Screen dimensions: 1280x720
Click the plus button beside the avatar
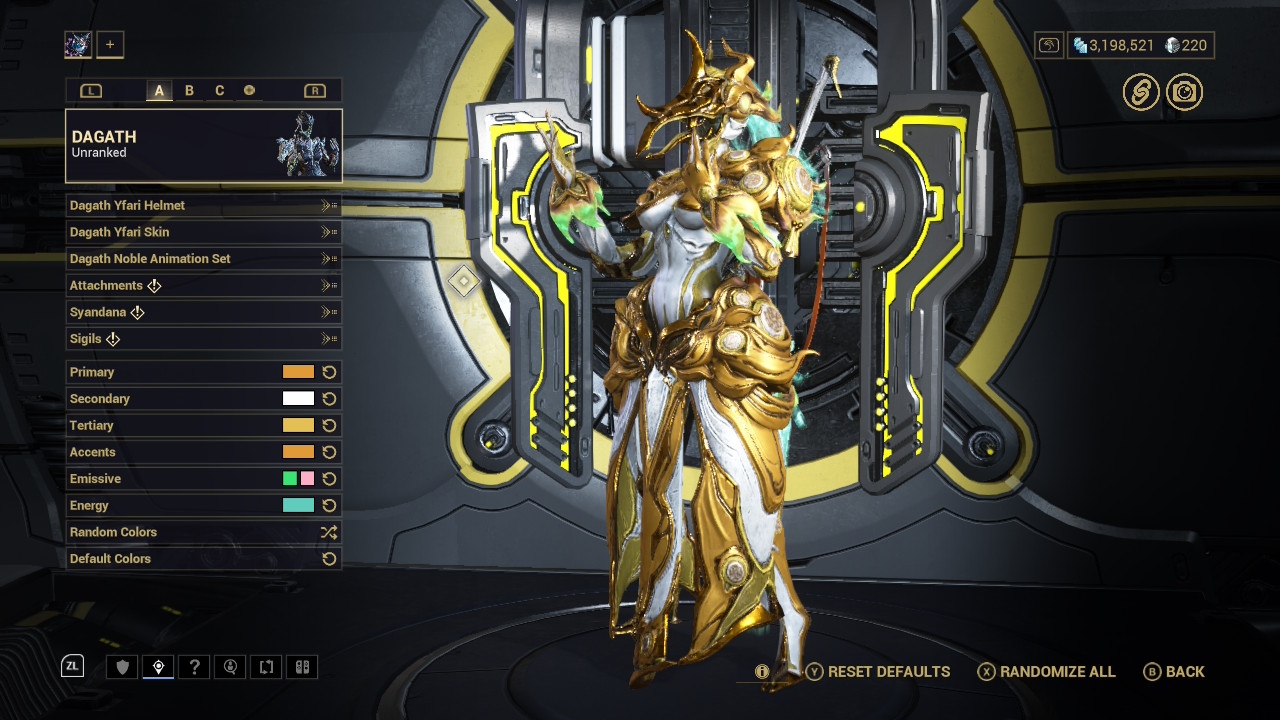coord(110,44)
